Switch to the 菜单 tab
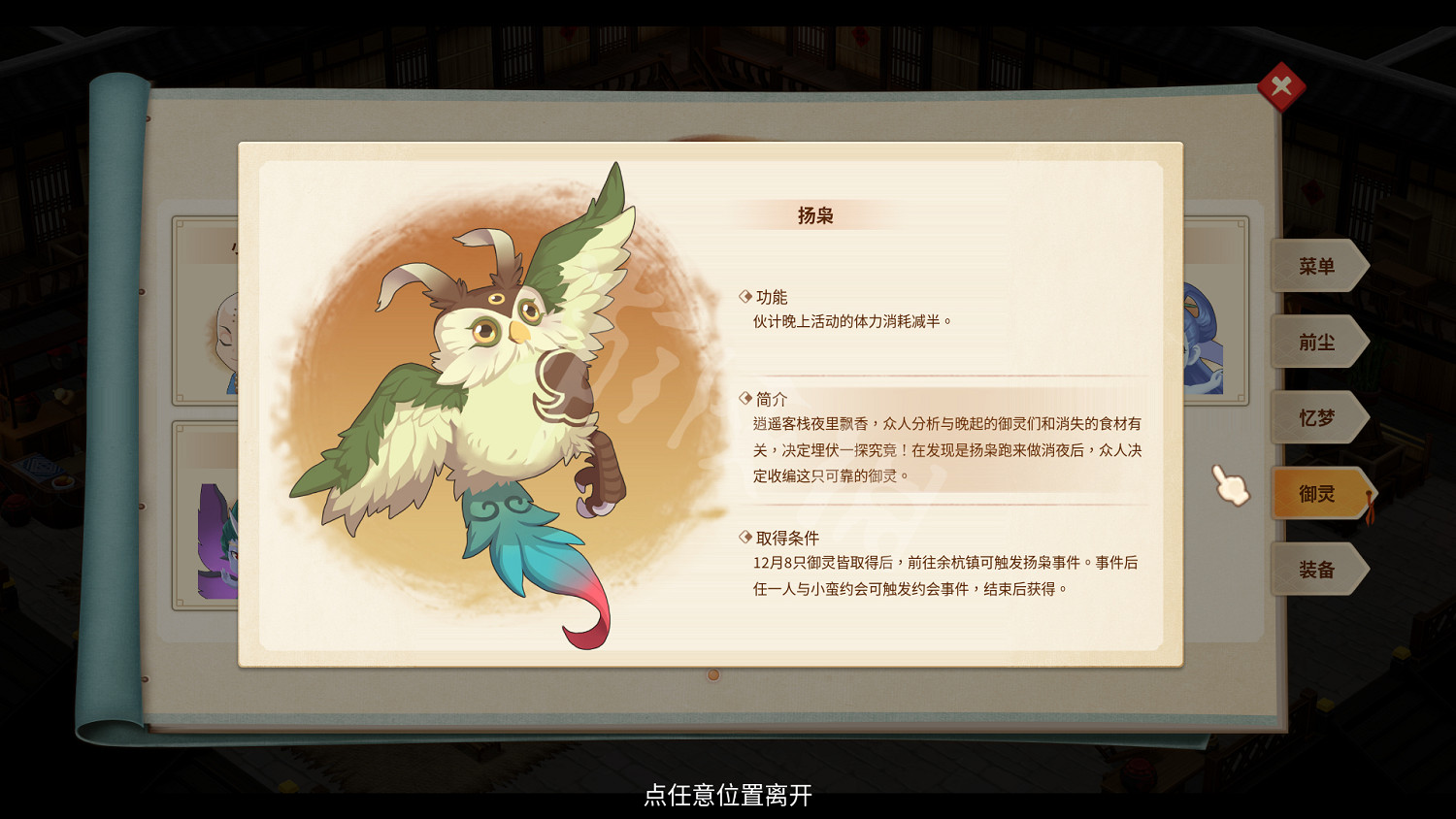The width and height of the screenshot is (1456, 819). click(x=1318, y=266)
